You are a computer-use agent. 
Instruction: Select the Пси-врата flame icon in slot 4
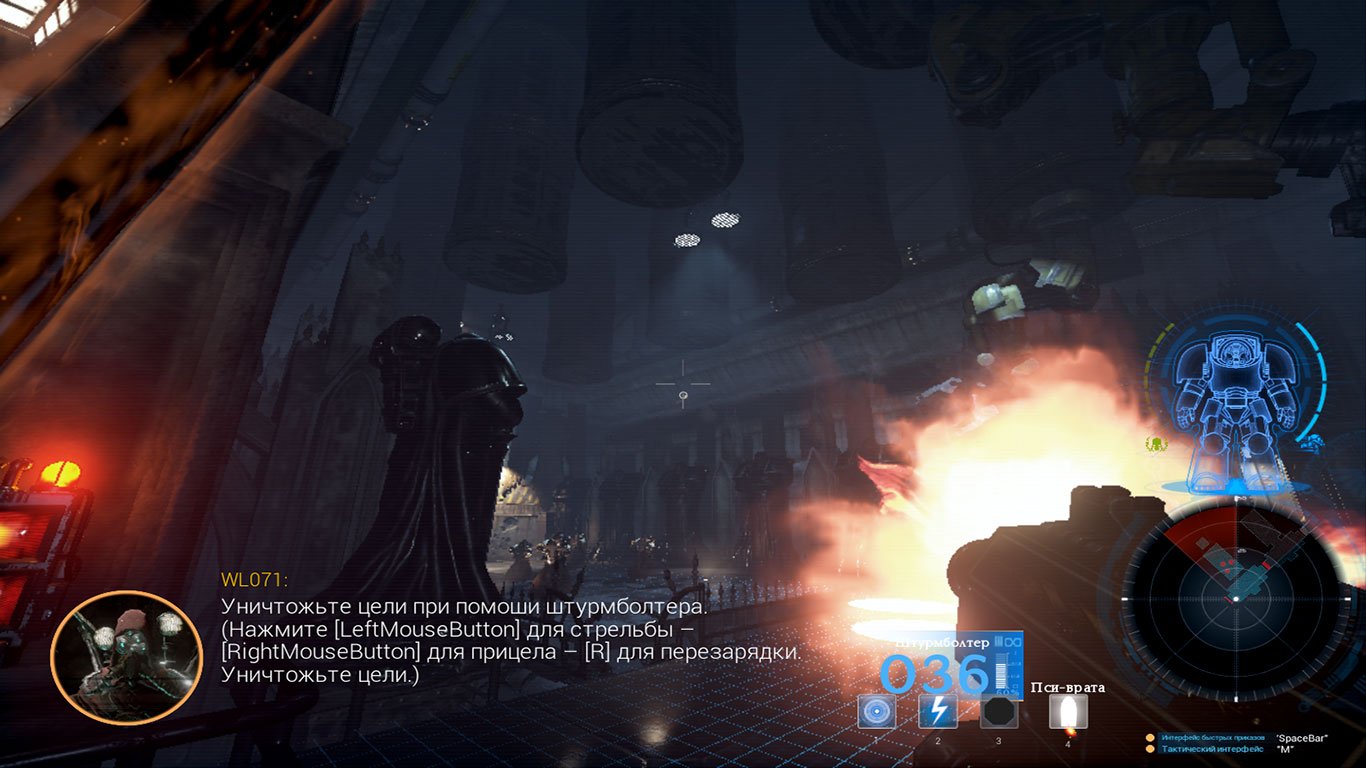click(x=1068, y=712)
